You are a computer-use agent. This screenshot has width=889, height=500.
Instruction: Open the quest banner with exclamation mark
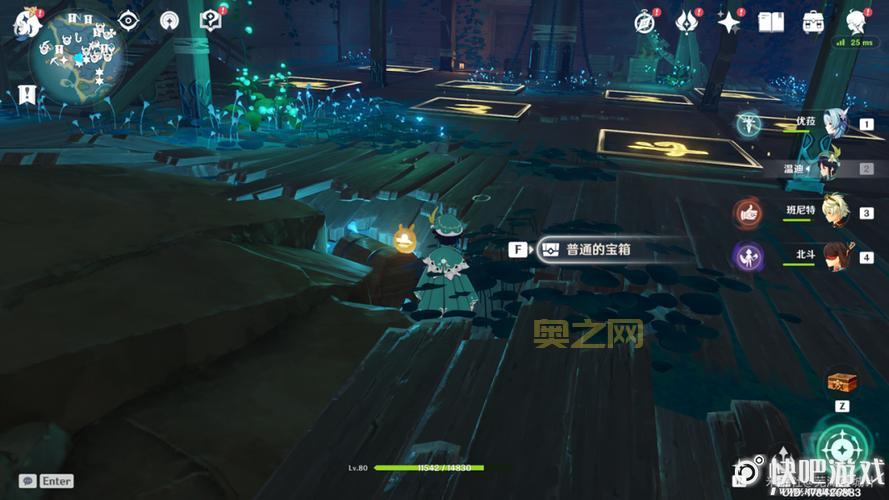pyautogui.click(x=27, y=95)
